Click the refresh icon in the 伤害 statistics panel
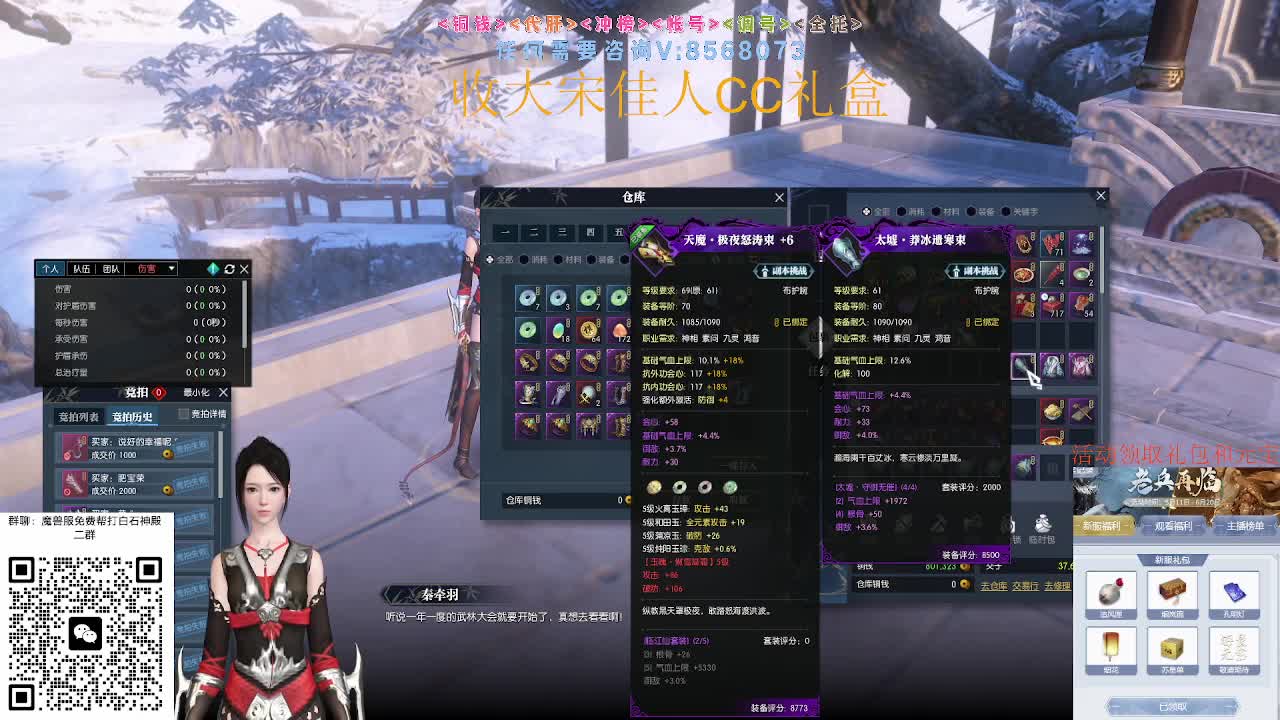Image resolution: width=1280 pixels, height=720 pixels. (231, 268)
